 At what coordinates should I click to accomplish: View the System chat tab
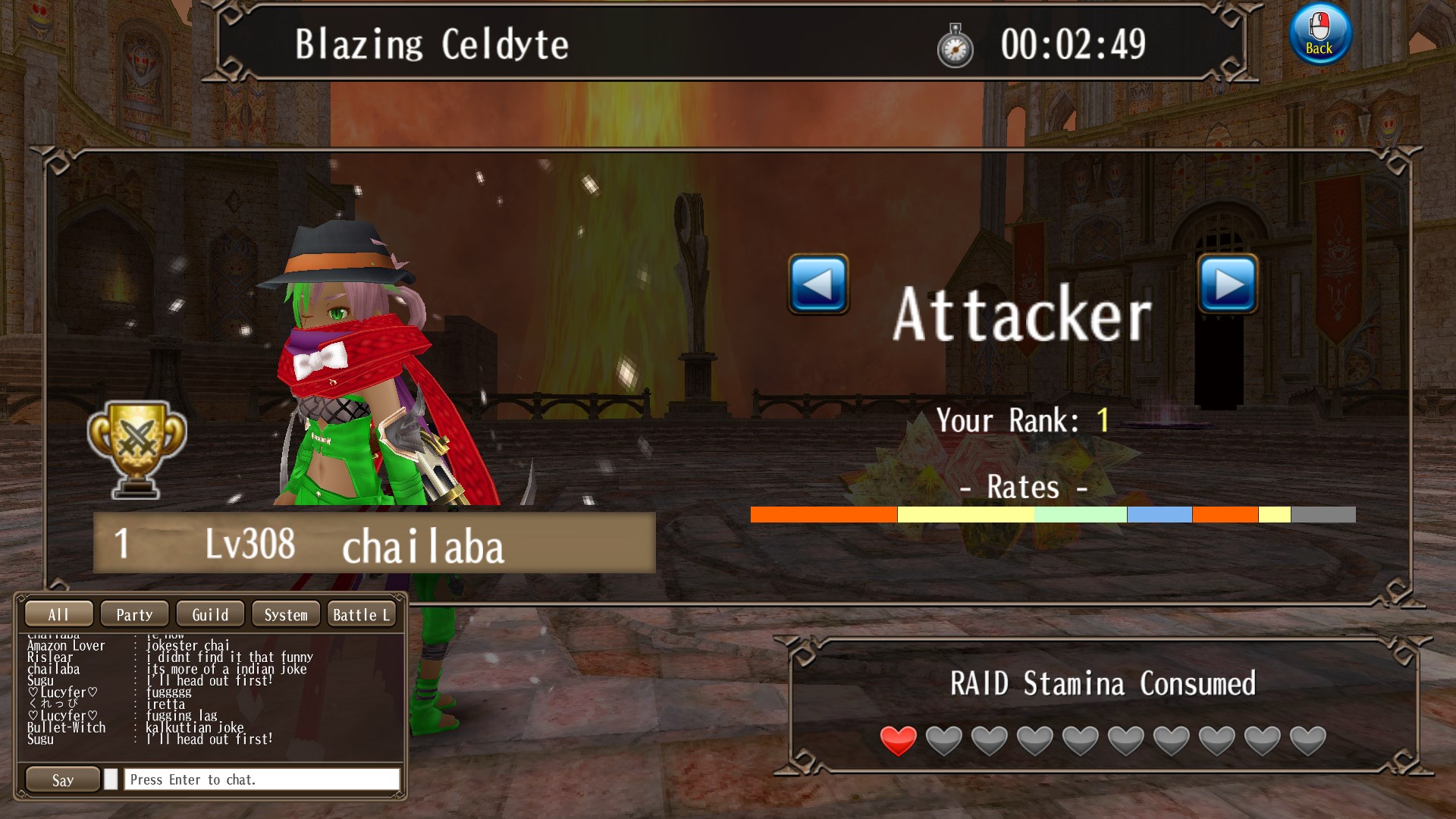[x=286, y=614]
